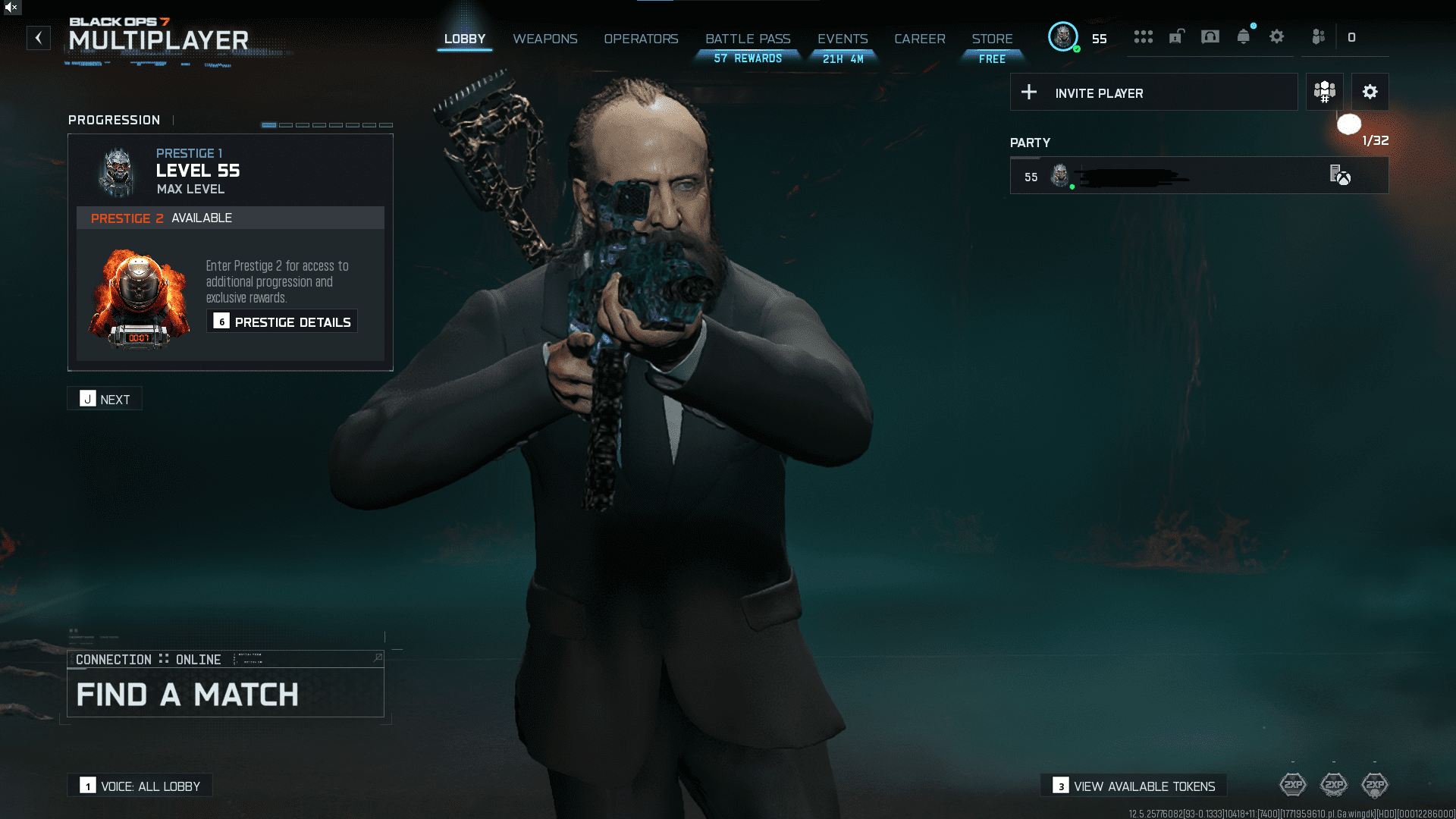Switch to the Weapons tab
The height and width of the screenshot is (819, 1456).
(x=545, y=39)
